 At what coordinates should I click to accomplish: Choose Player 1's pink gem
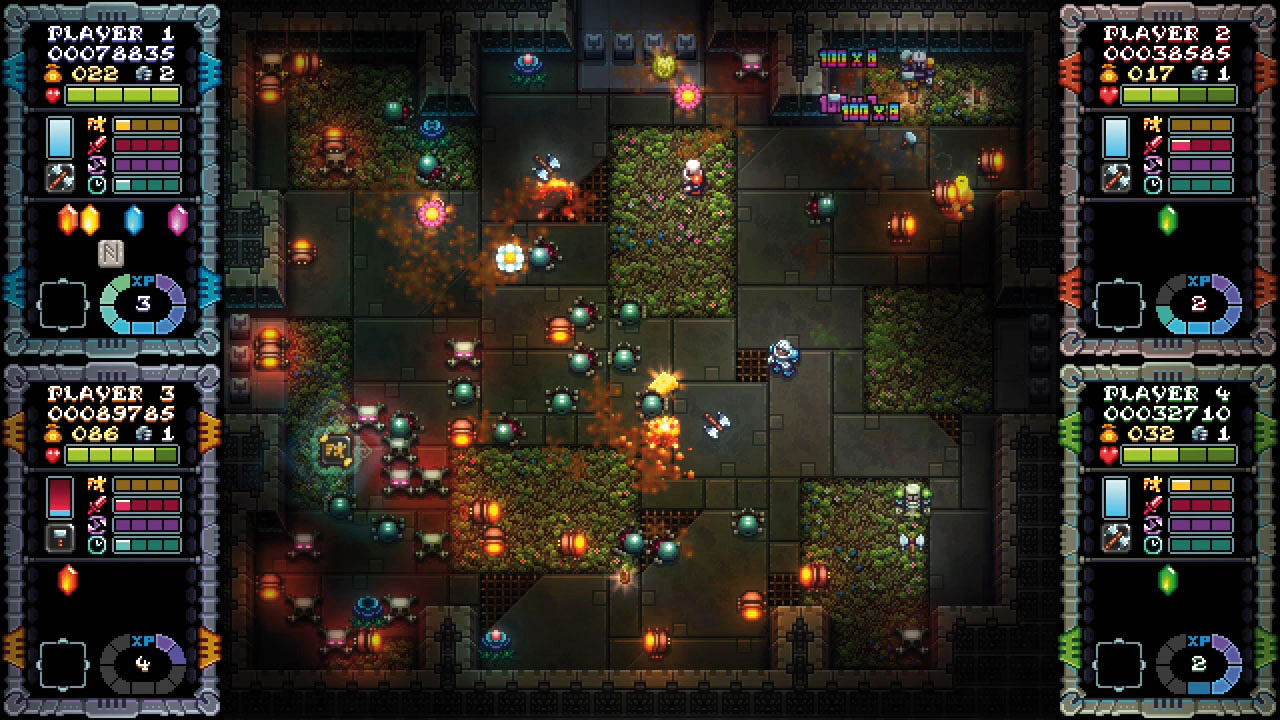coord(178,219)
